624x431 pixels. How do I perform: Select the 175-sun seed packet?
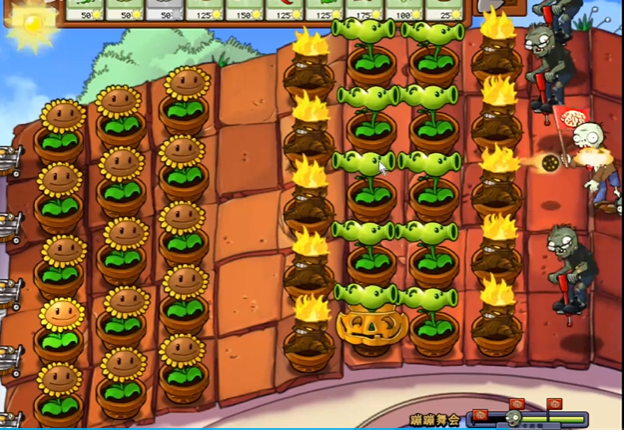(365, 10)
